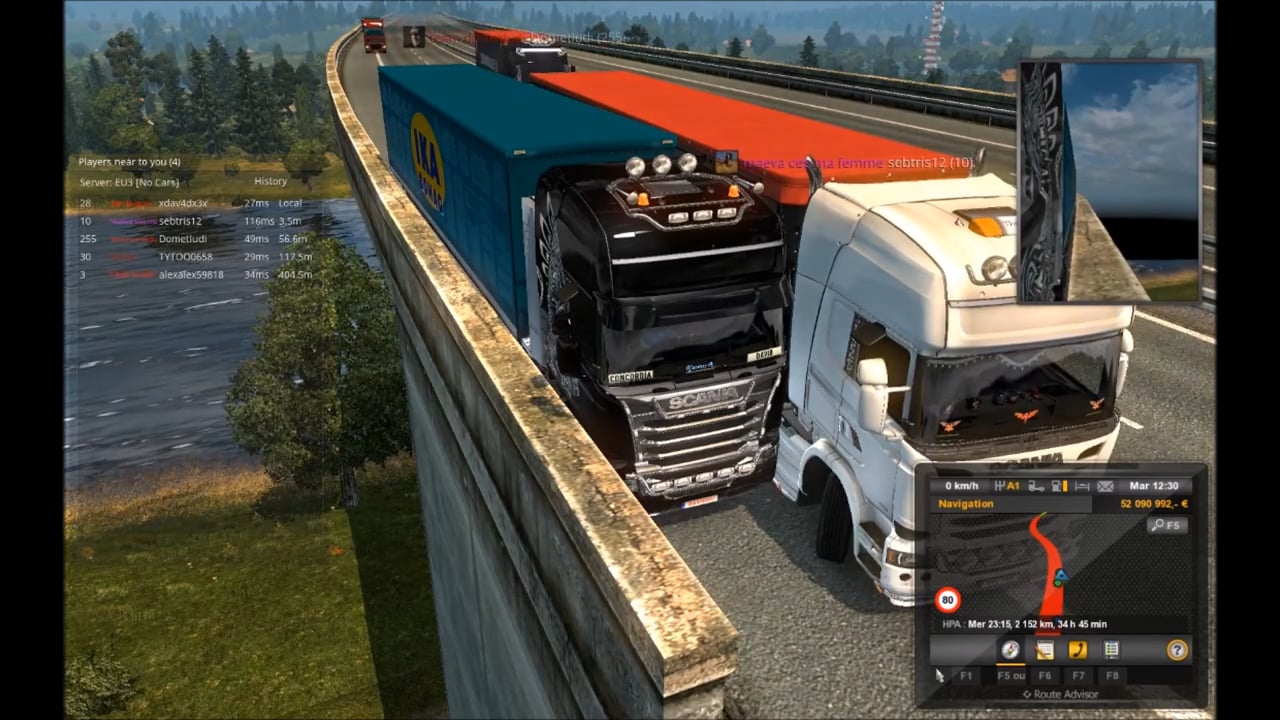
Task: Click the rest bed status icon
Action: 1081,486
